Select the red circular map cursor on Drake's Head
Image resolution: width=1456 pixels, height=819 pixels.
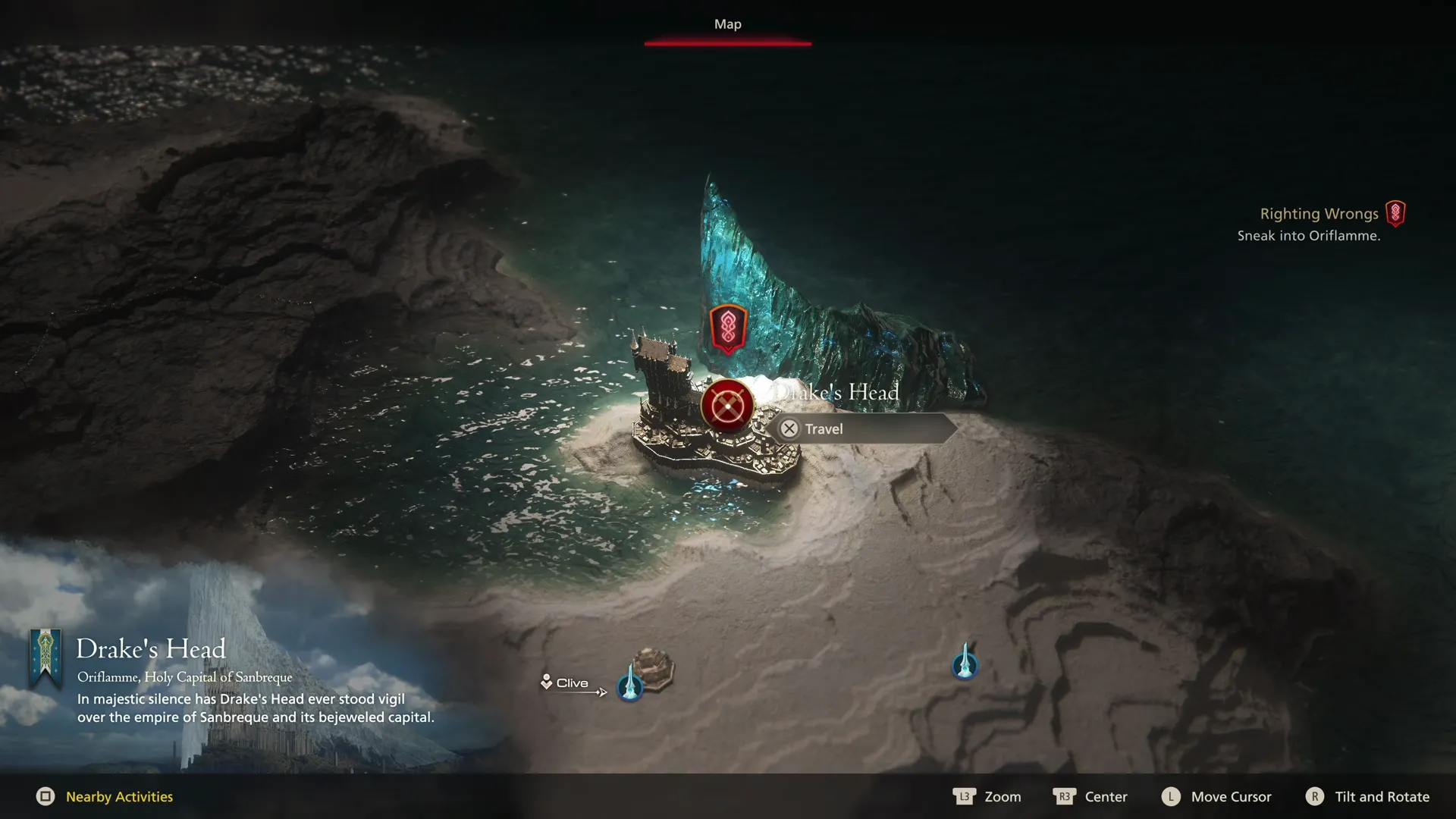tap(726, 406)
